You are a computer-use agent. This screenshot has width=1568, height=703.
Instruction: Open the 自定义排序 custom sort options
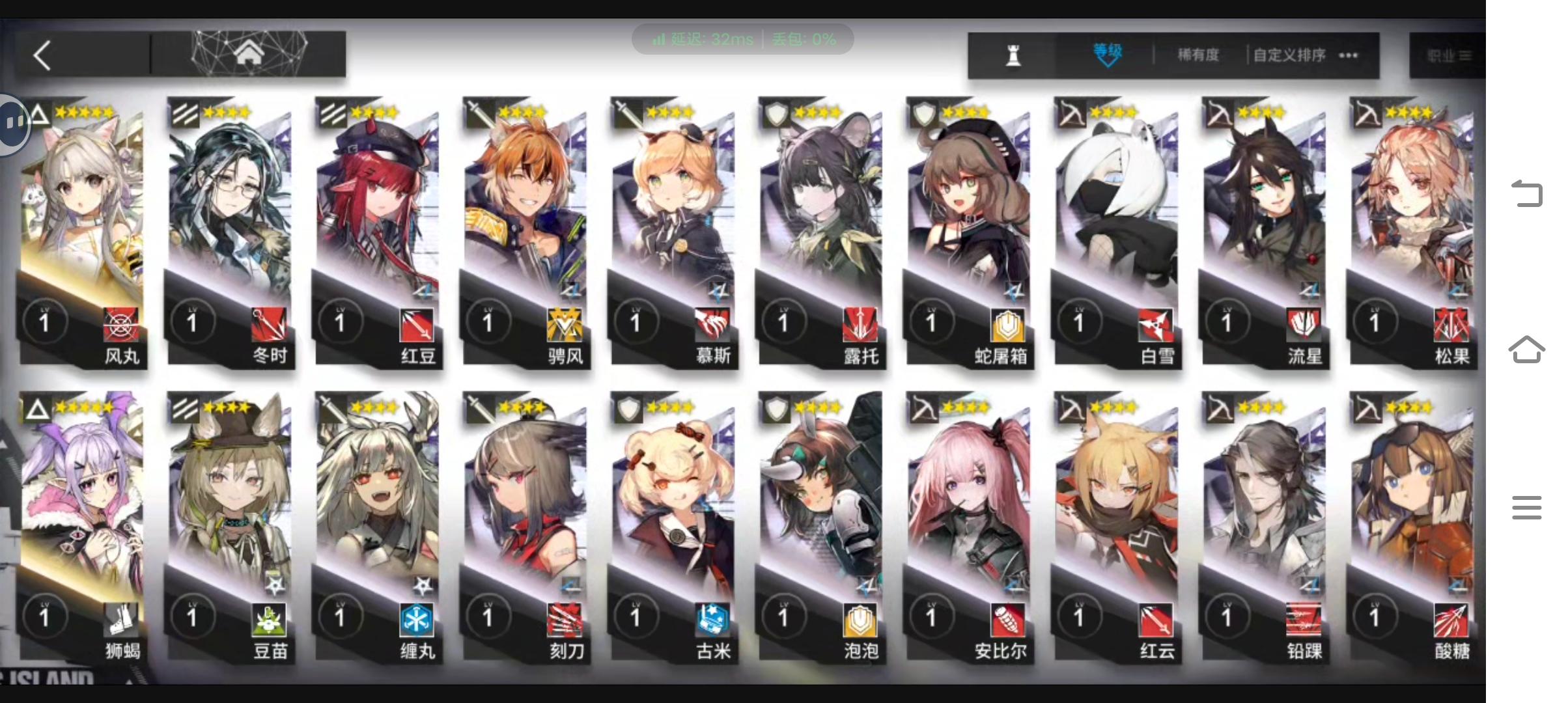(1287, 55)
